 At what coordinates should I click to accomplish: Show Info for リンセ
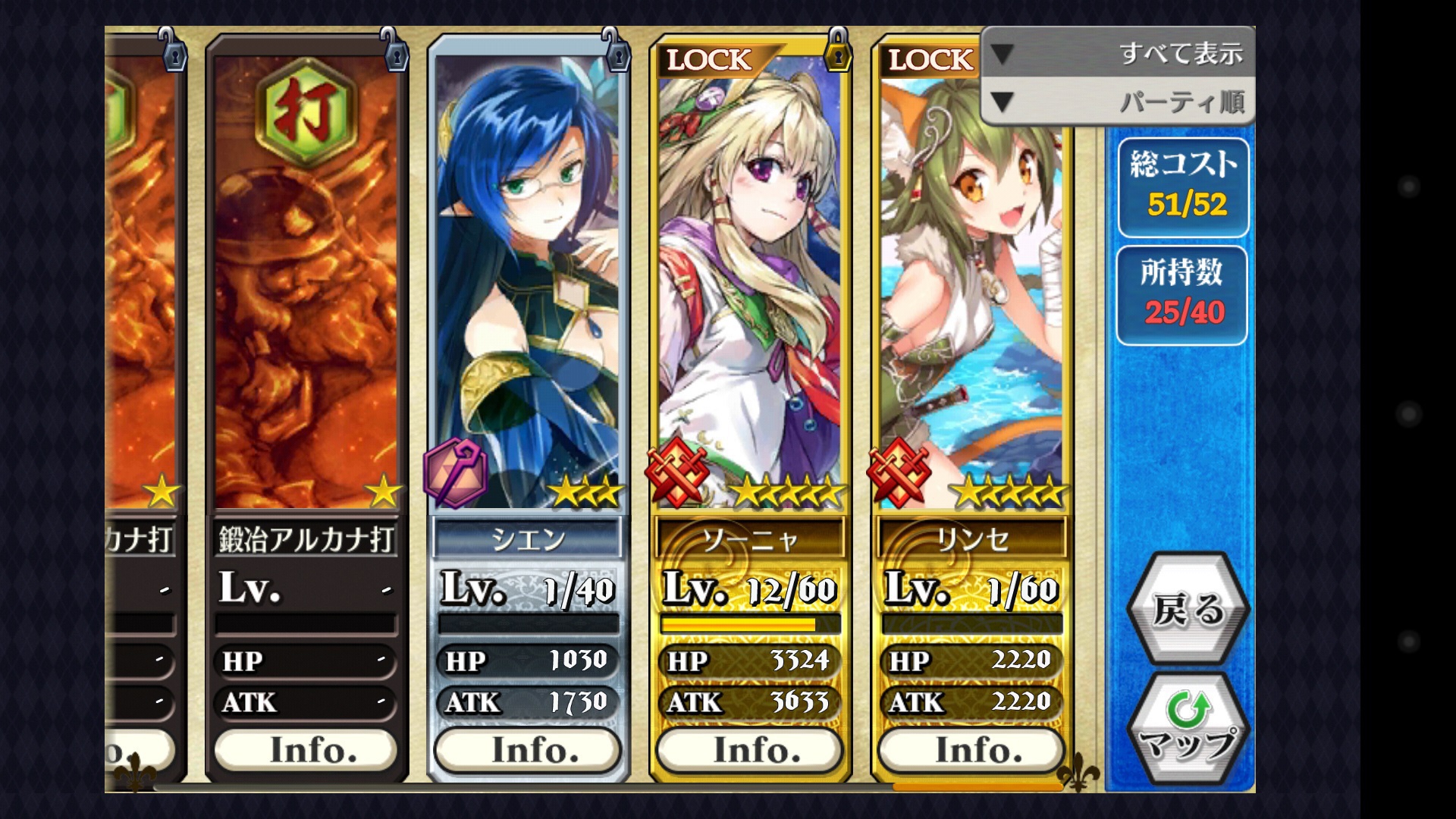click(972, 750)
